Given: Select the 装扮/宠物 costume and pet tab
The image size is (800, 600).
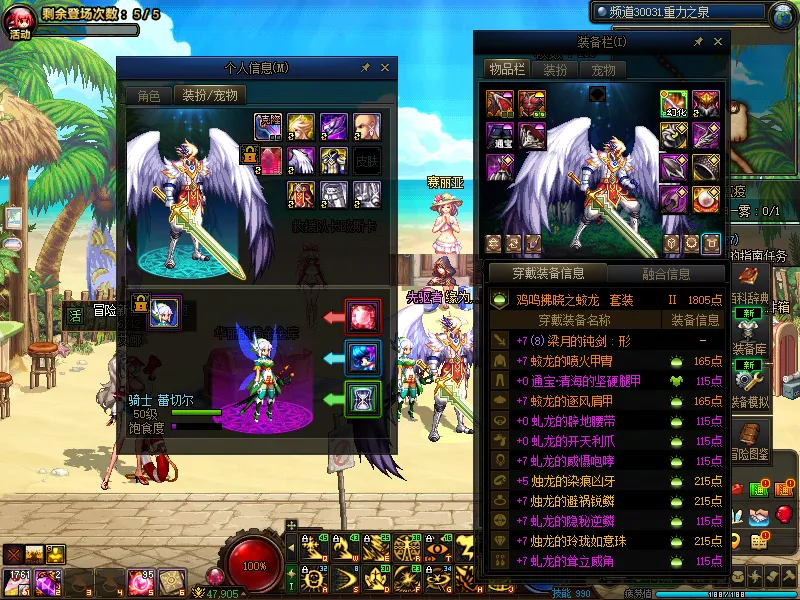Looking at the screenshot, I should [x=209, y=96].
